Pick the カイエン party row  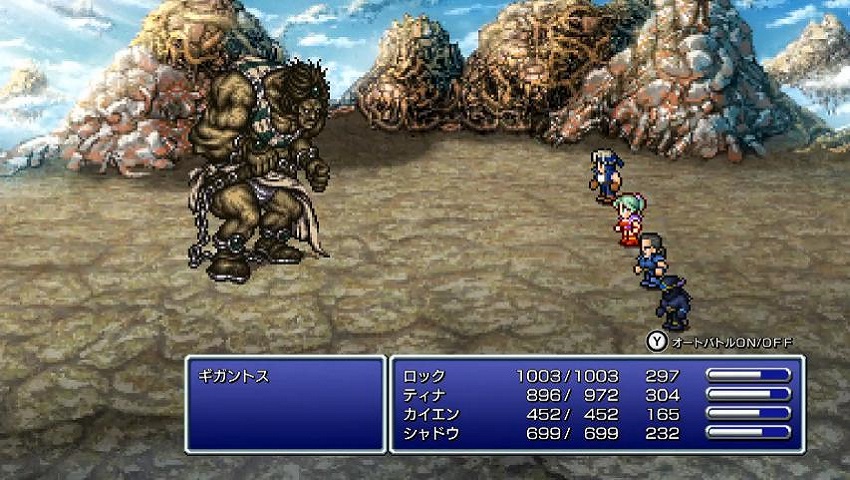pos(433,414)
